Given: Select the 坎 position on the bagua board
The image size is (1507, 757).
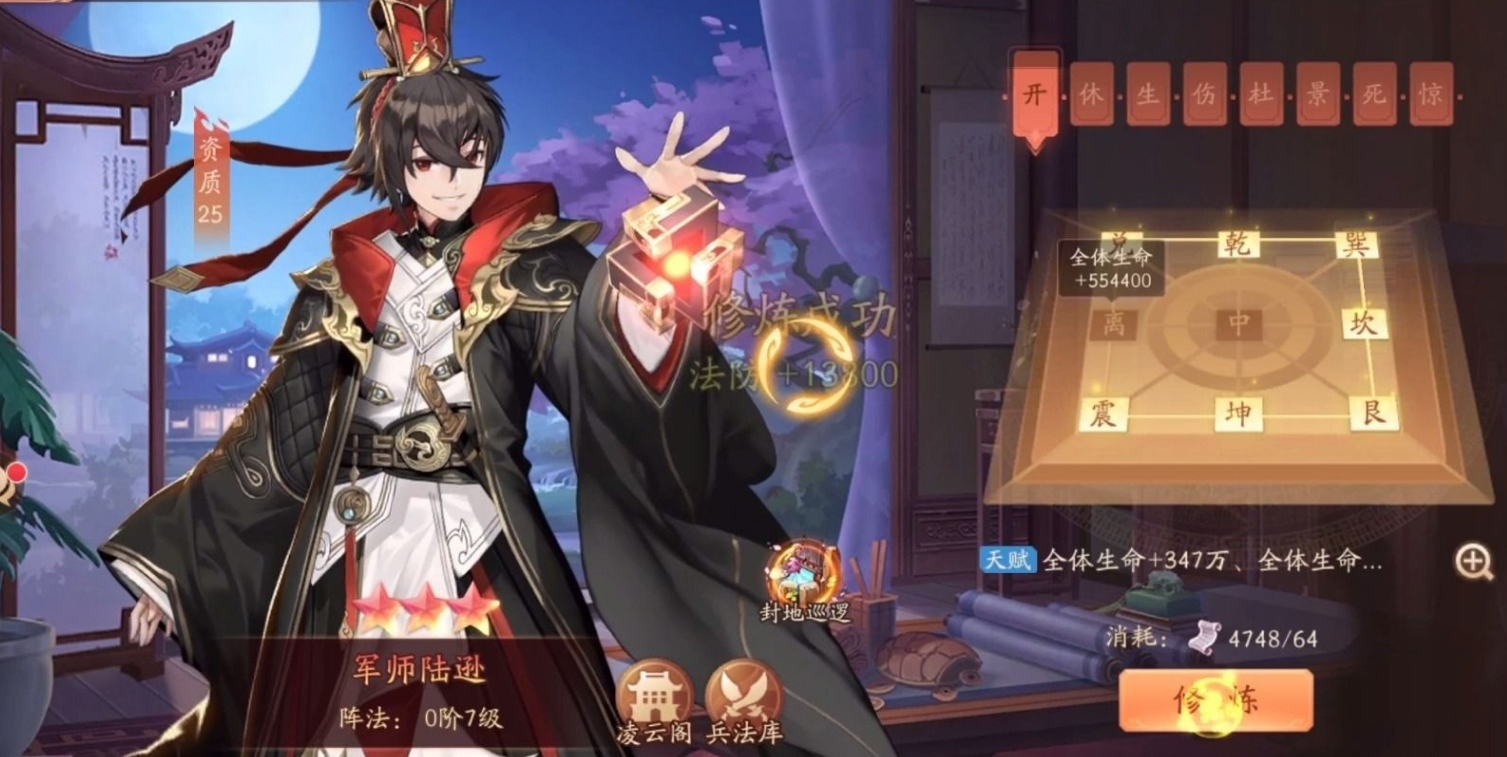Looking at the screenshot, I should coord(1363,323).
